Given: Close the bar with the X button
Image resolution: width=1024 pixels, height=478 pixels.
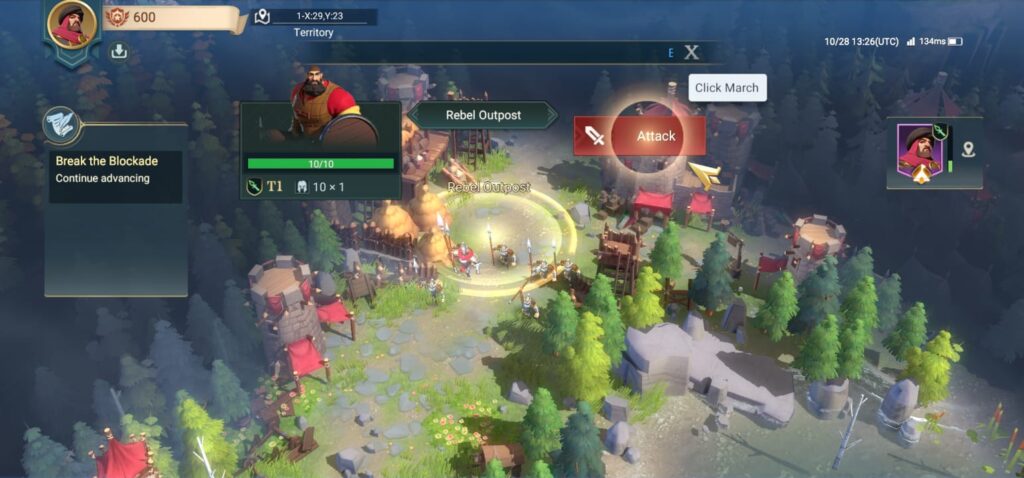Looking at the screenshot, I should (691, 53).
